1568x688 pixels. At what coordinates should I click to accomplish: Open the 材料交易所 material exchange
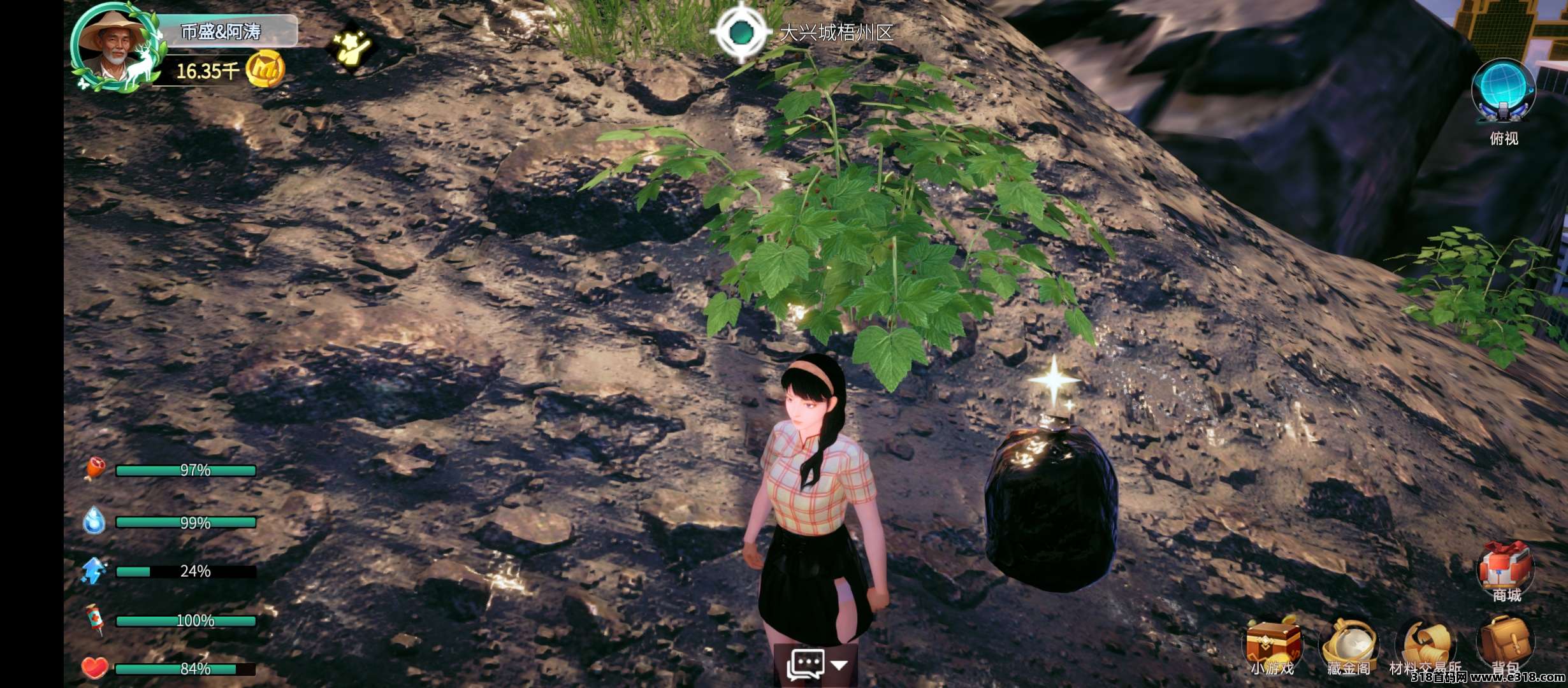tap(1425, 645)
